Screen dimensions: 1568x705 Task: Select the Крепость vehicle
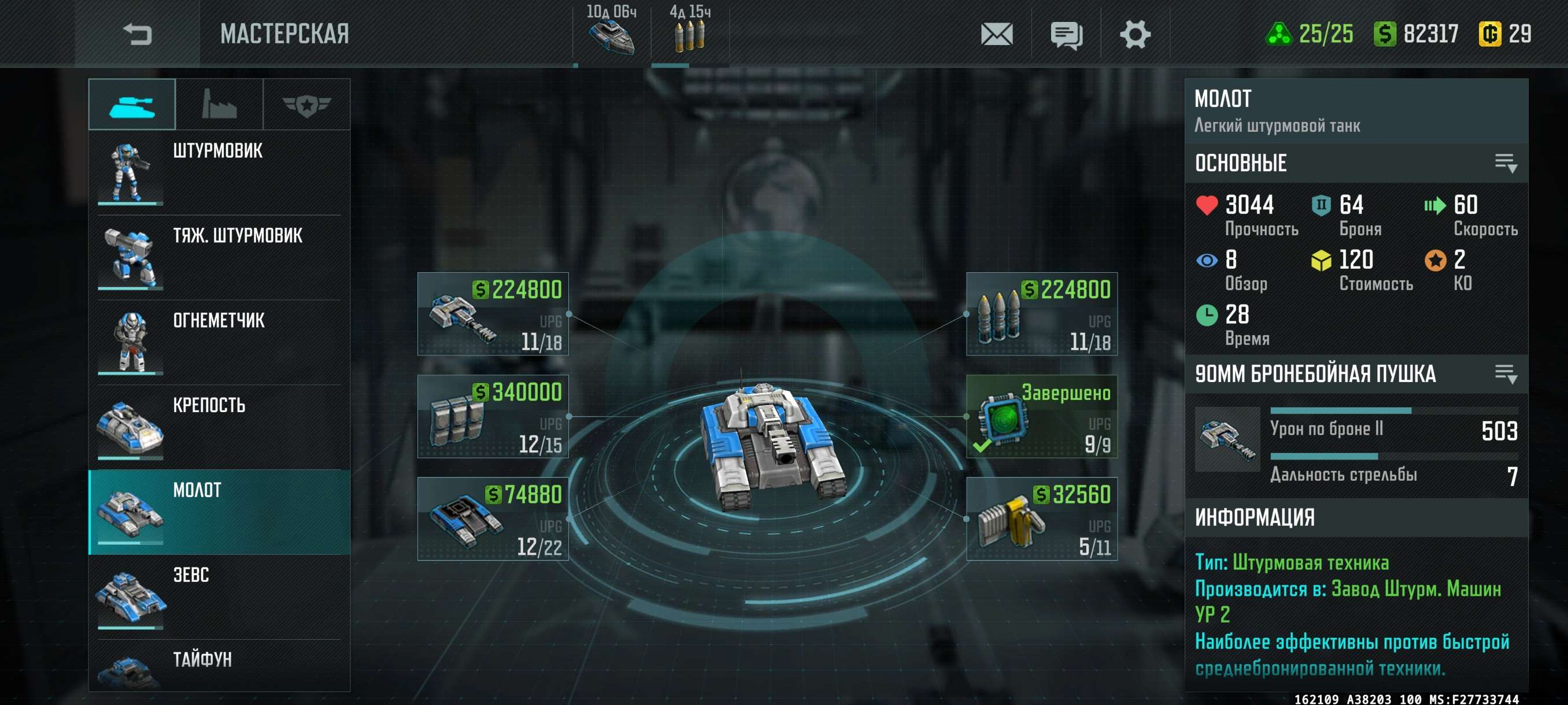pyautogui.click(x=219, y=426)
